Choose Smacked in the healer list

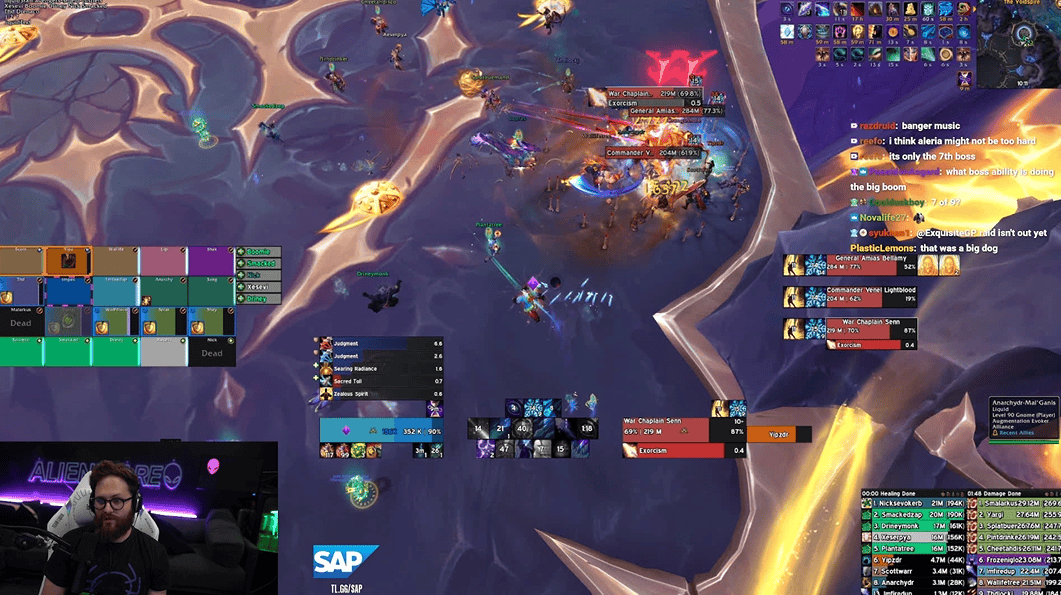click(259, 264)
